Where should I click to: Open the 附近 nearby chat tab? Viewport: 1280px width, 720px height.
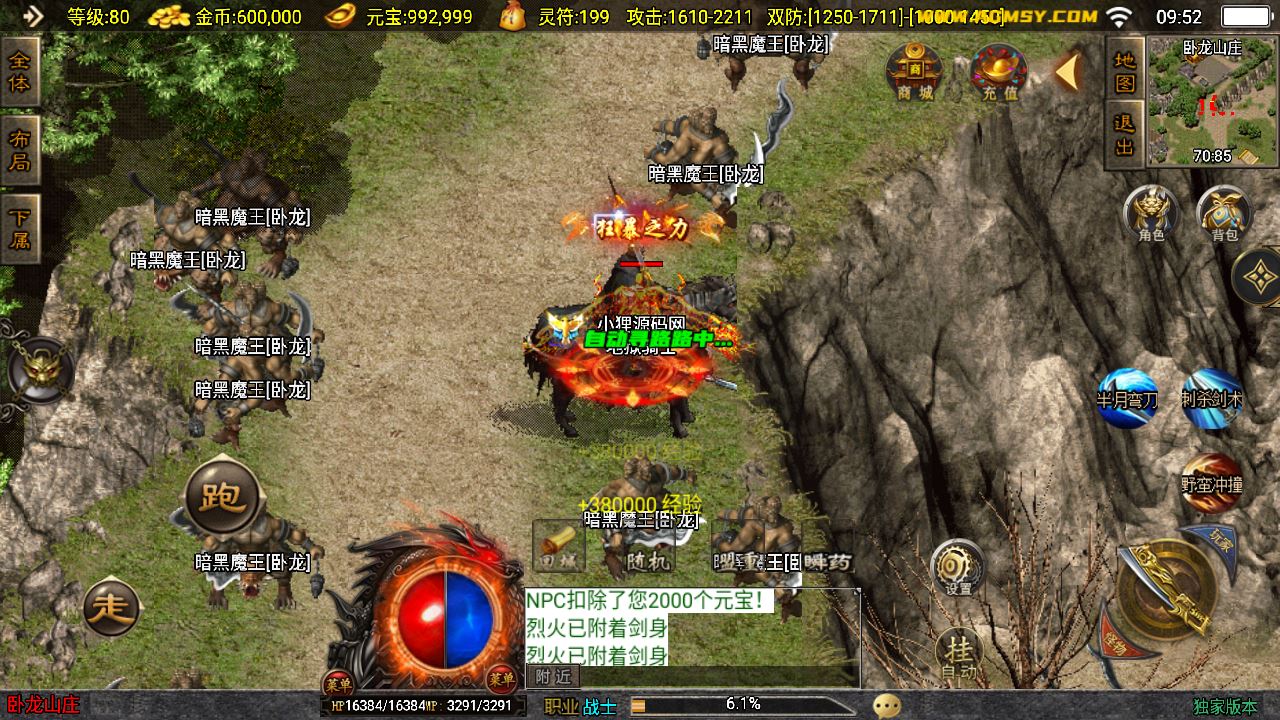coord(552,677)
